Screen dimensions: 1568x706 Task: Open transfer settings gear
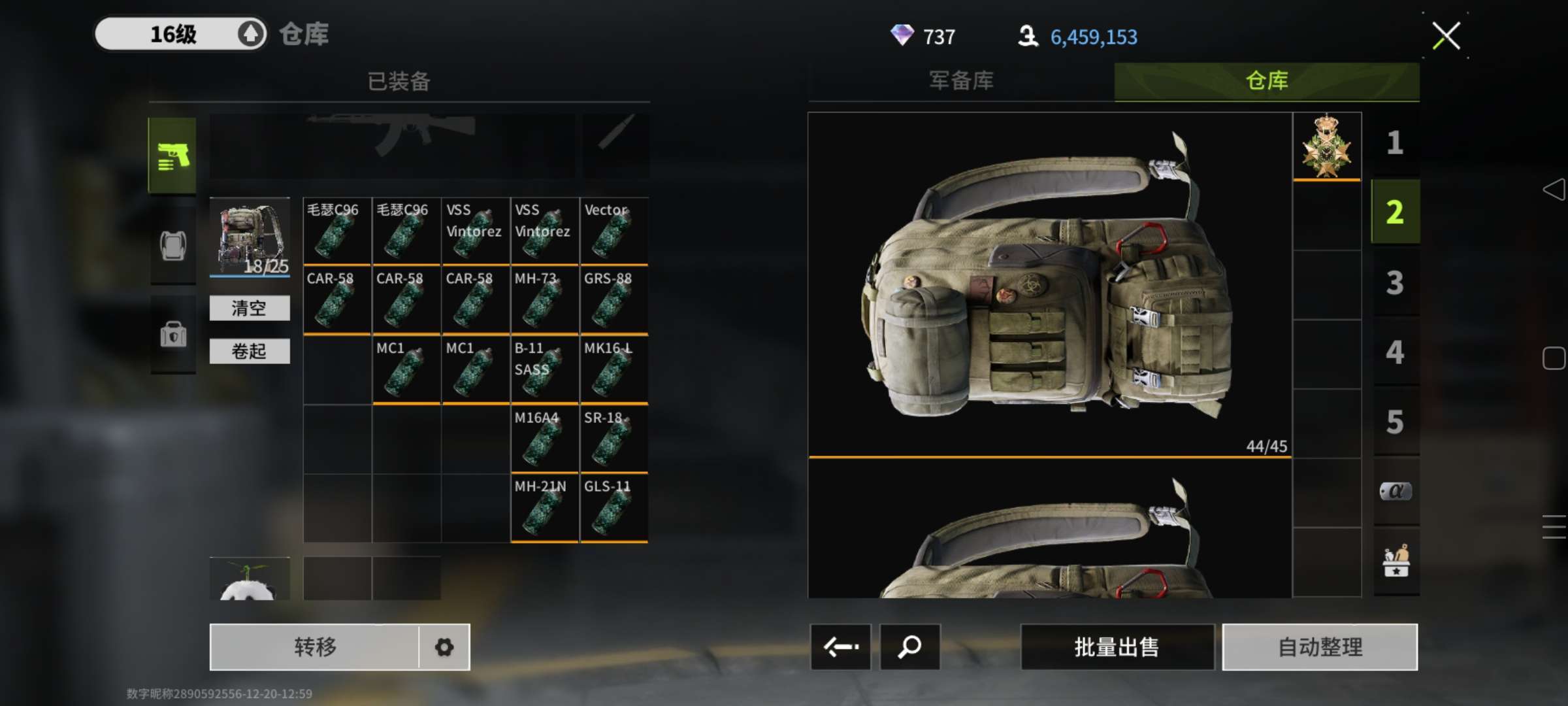pos(444,647)
